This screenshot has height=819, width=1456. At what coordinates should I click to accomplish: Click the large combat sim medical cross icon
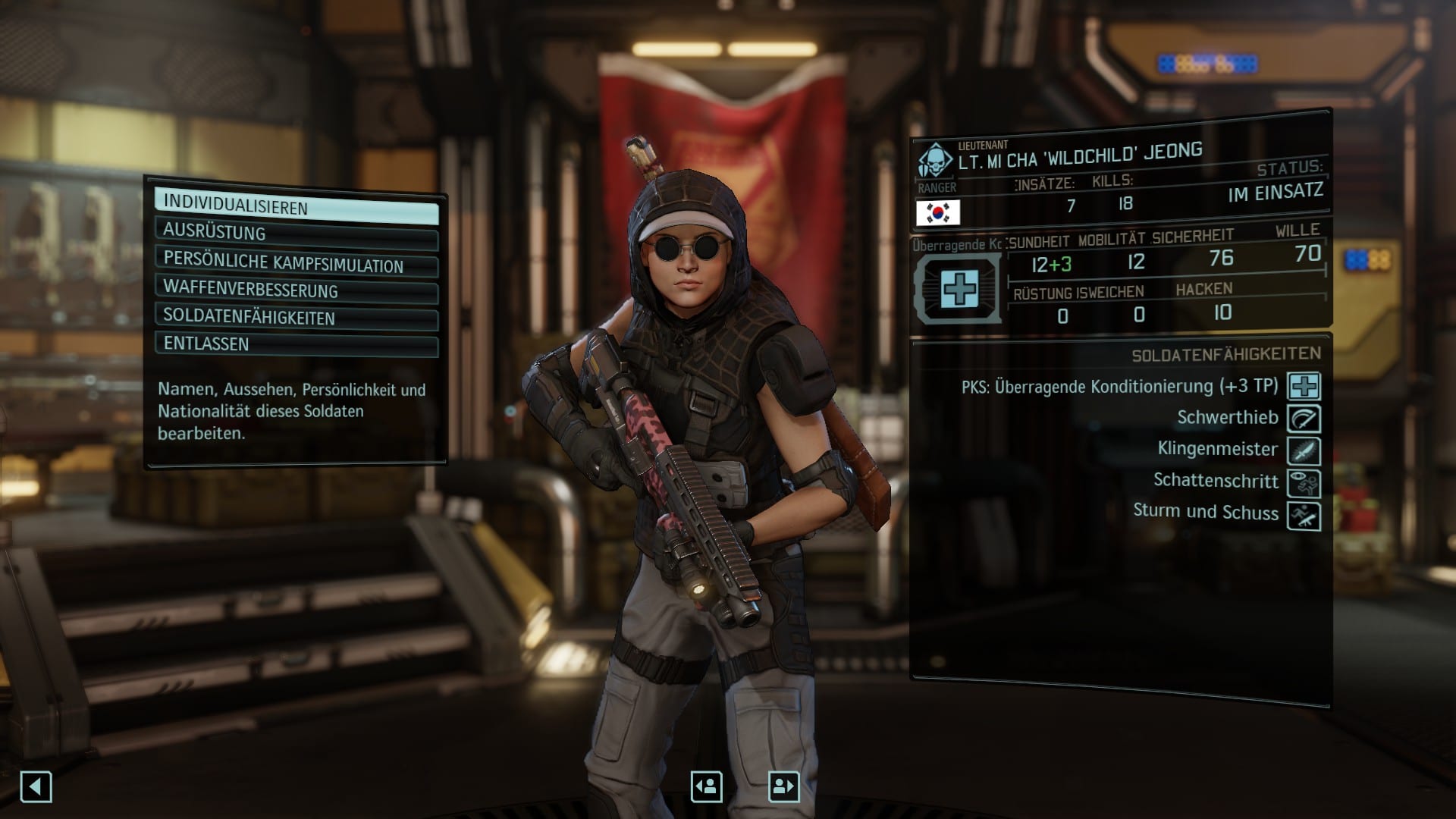click(959, 289)
